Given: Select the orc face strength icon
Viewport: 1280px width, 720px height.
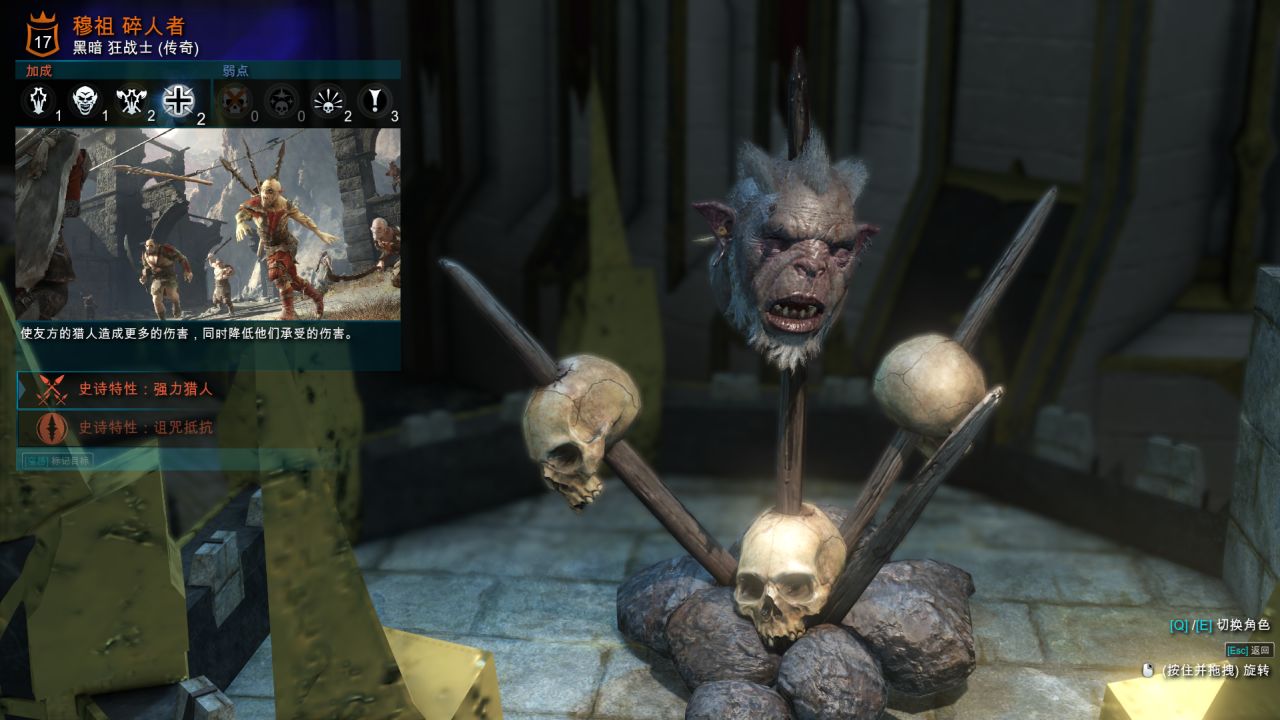Looking at the screenshot, I should coord(85,100).
